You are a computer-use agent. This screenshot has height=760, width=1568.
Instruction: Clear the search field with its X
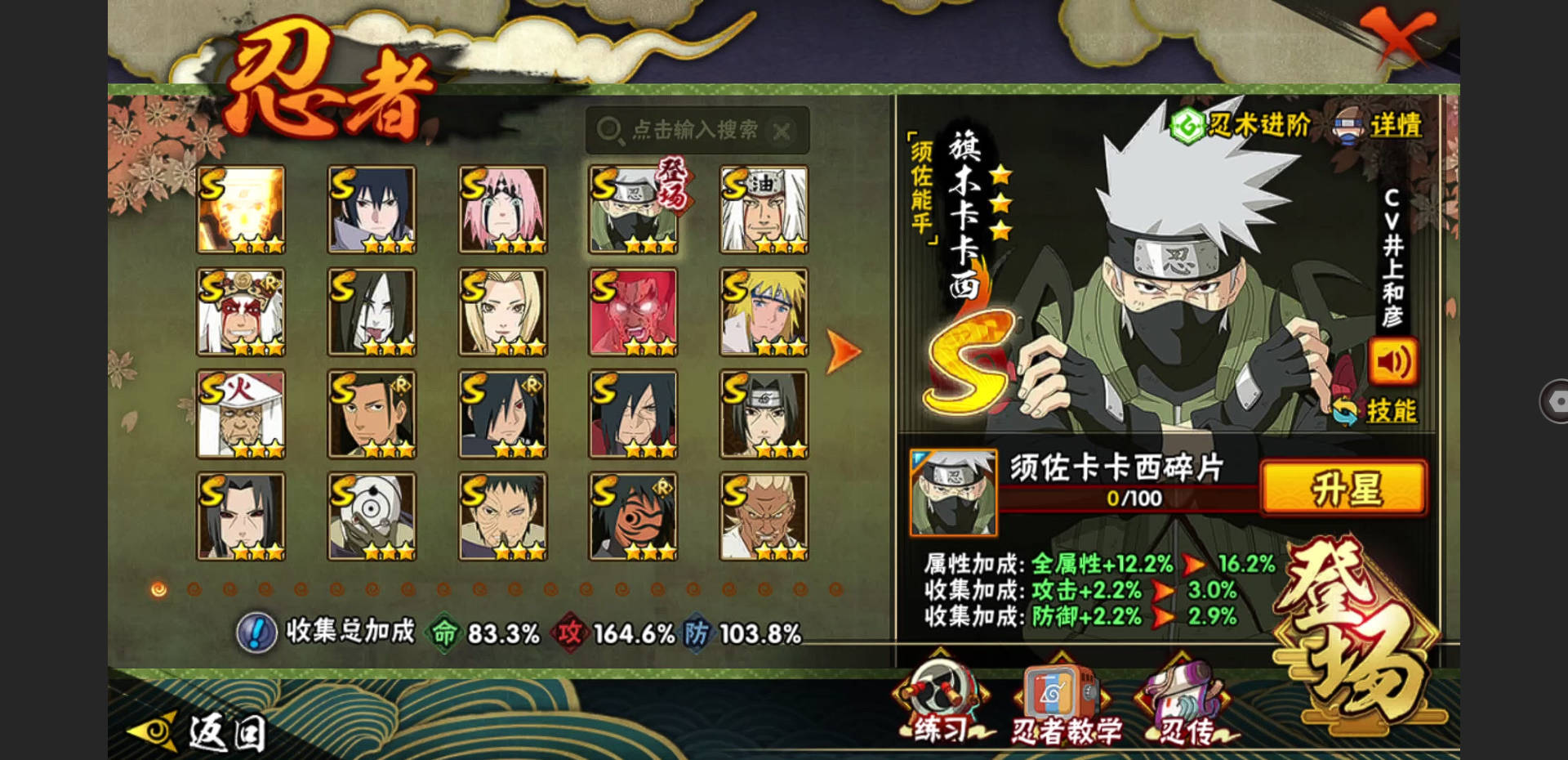[x=782, y=131]
